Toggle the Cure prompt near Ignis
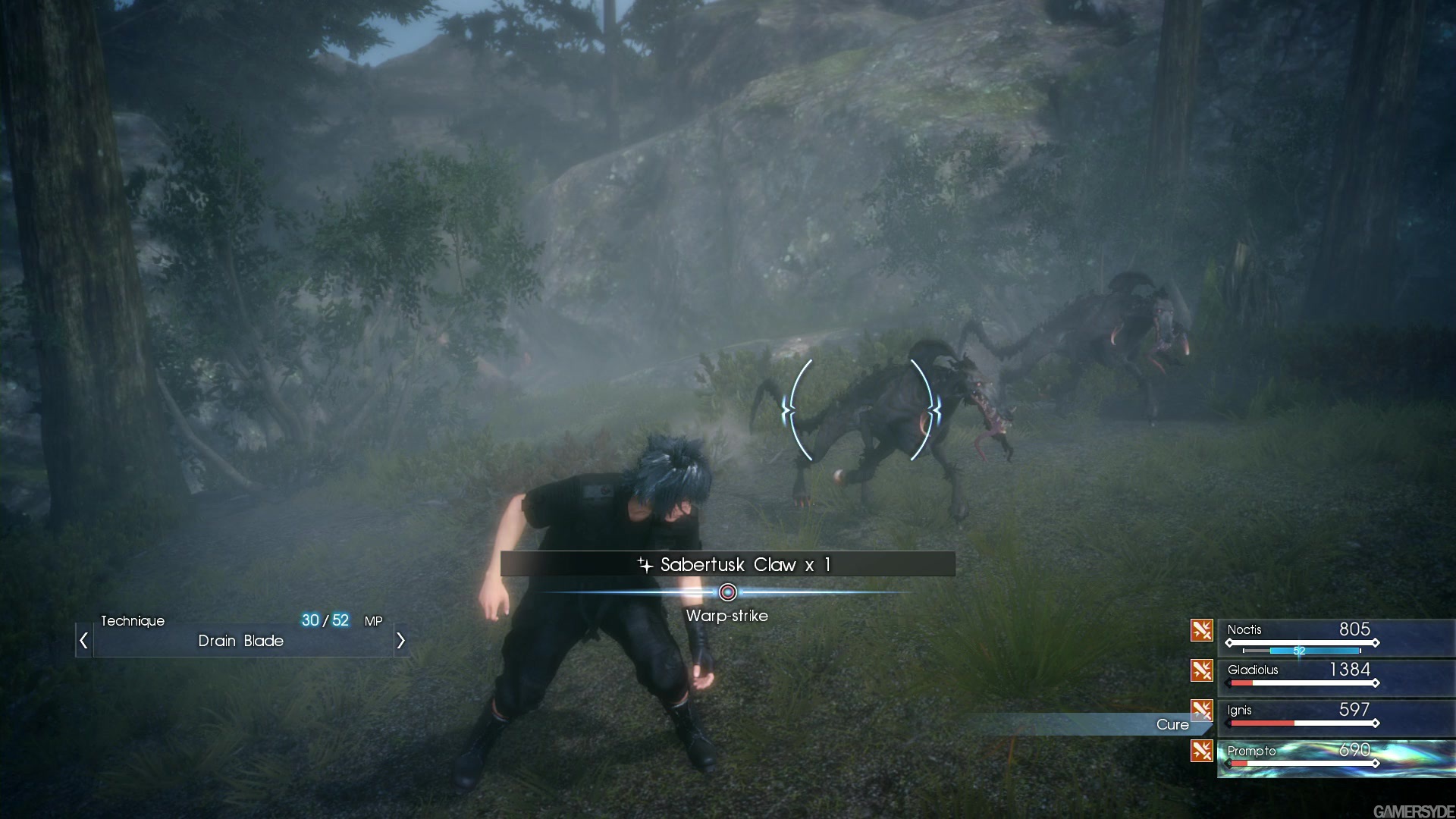1456x819 pixels. tap(1172, 725)
